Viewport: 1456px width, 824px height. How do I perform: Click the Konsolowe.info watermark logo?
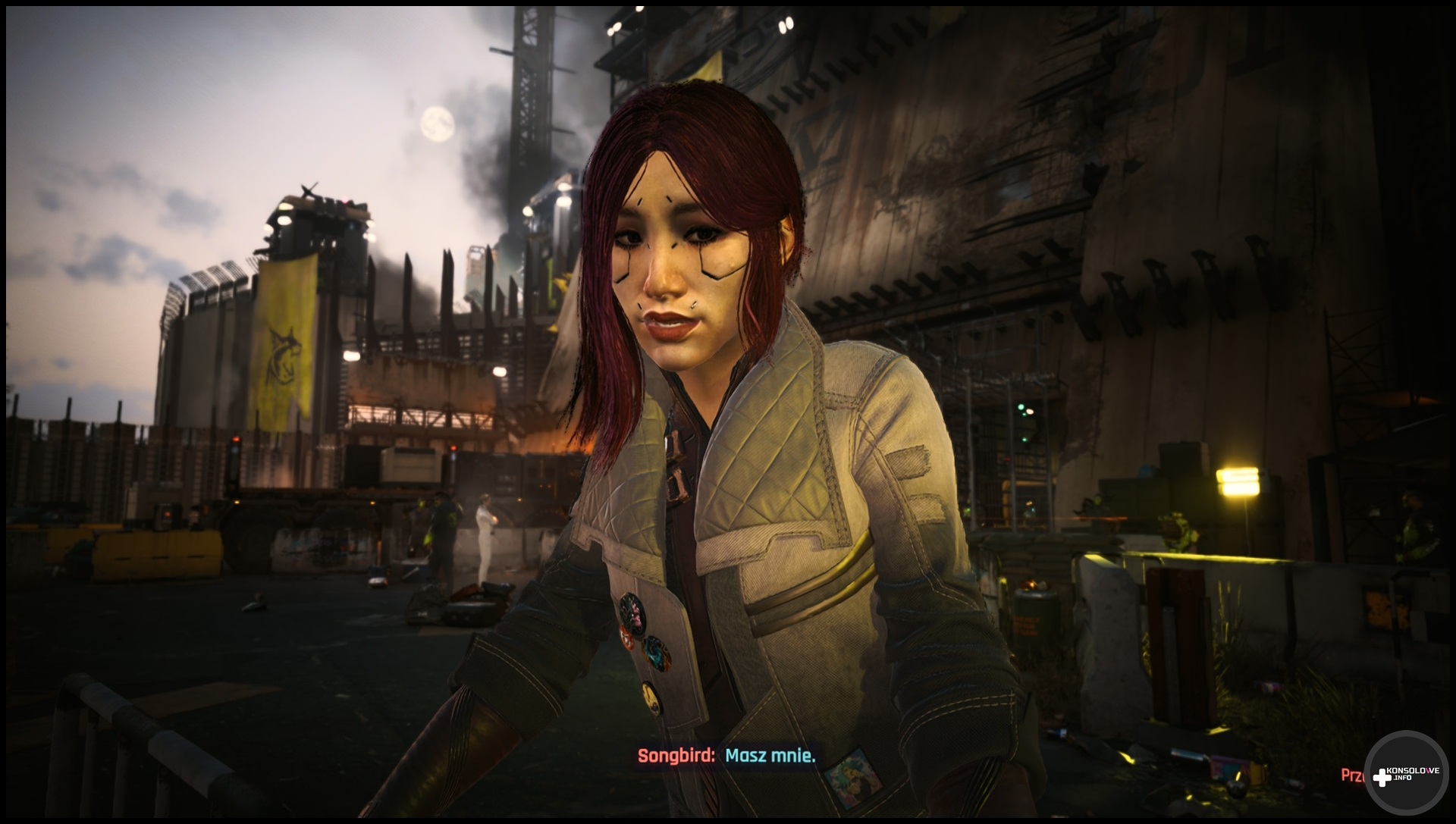[1405, 773]
